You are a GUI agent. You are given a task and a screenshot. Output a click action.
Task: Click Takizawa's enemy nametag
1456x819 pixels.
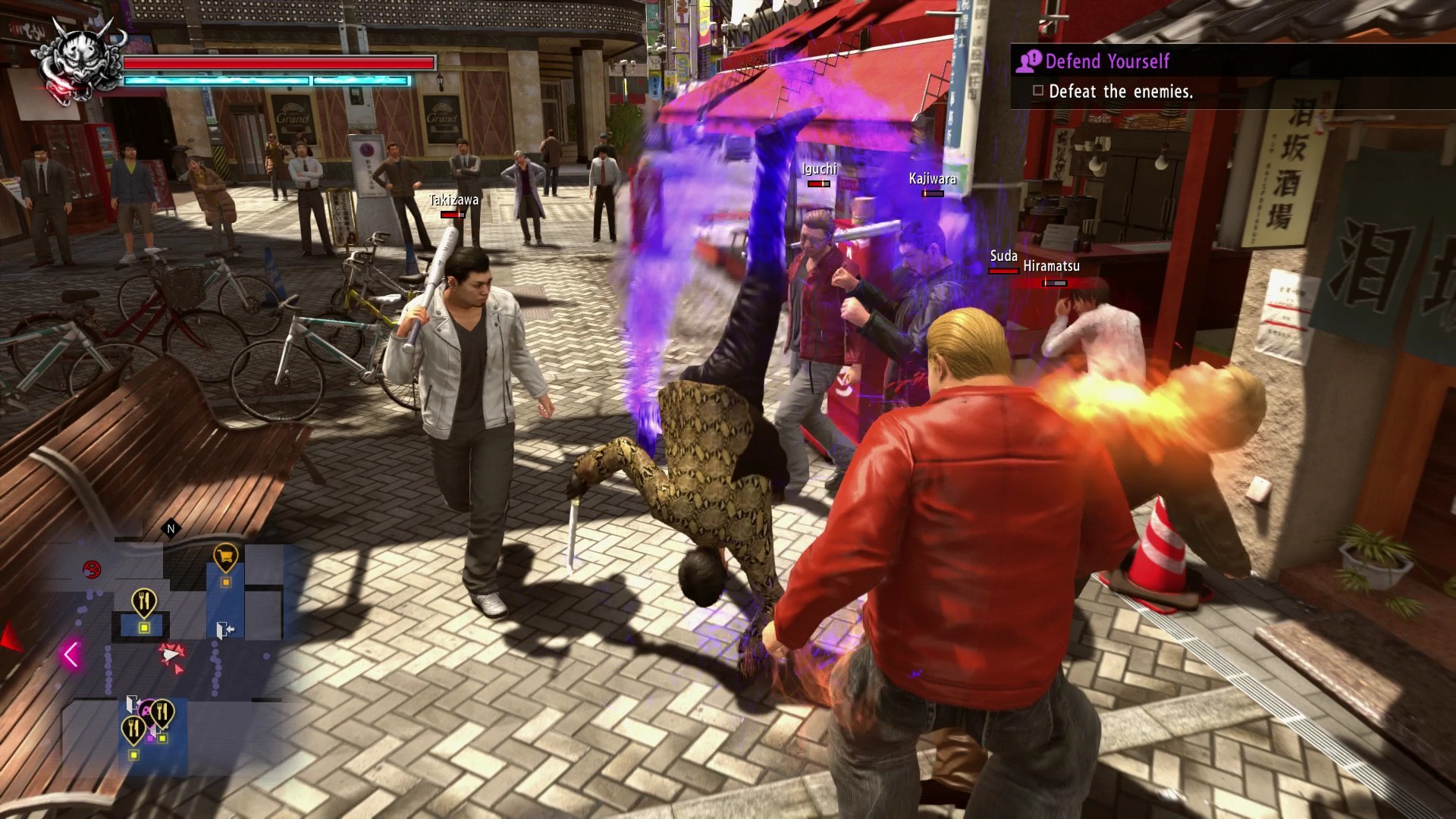coord(453,201)
